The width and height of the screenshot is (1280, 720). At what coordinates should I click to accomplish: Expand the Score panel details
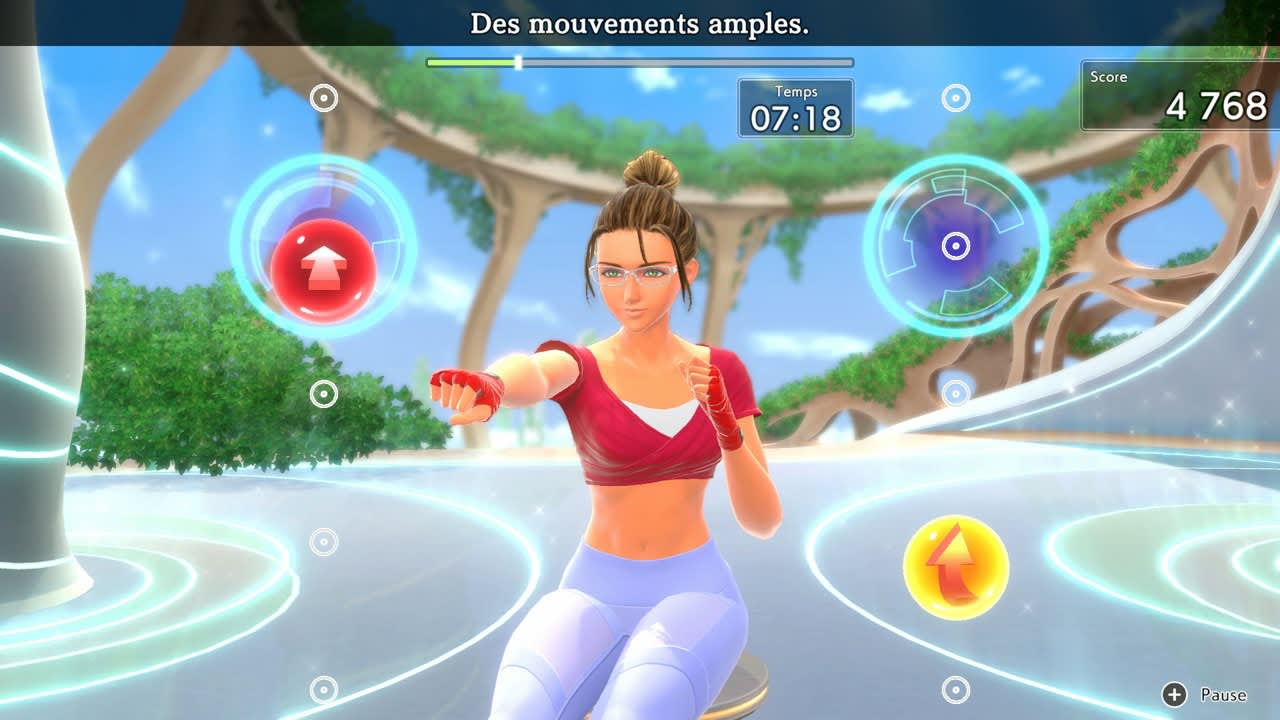click(x=1178, y=92)
